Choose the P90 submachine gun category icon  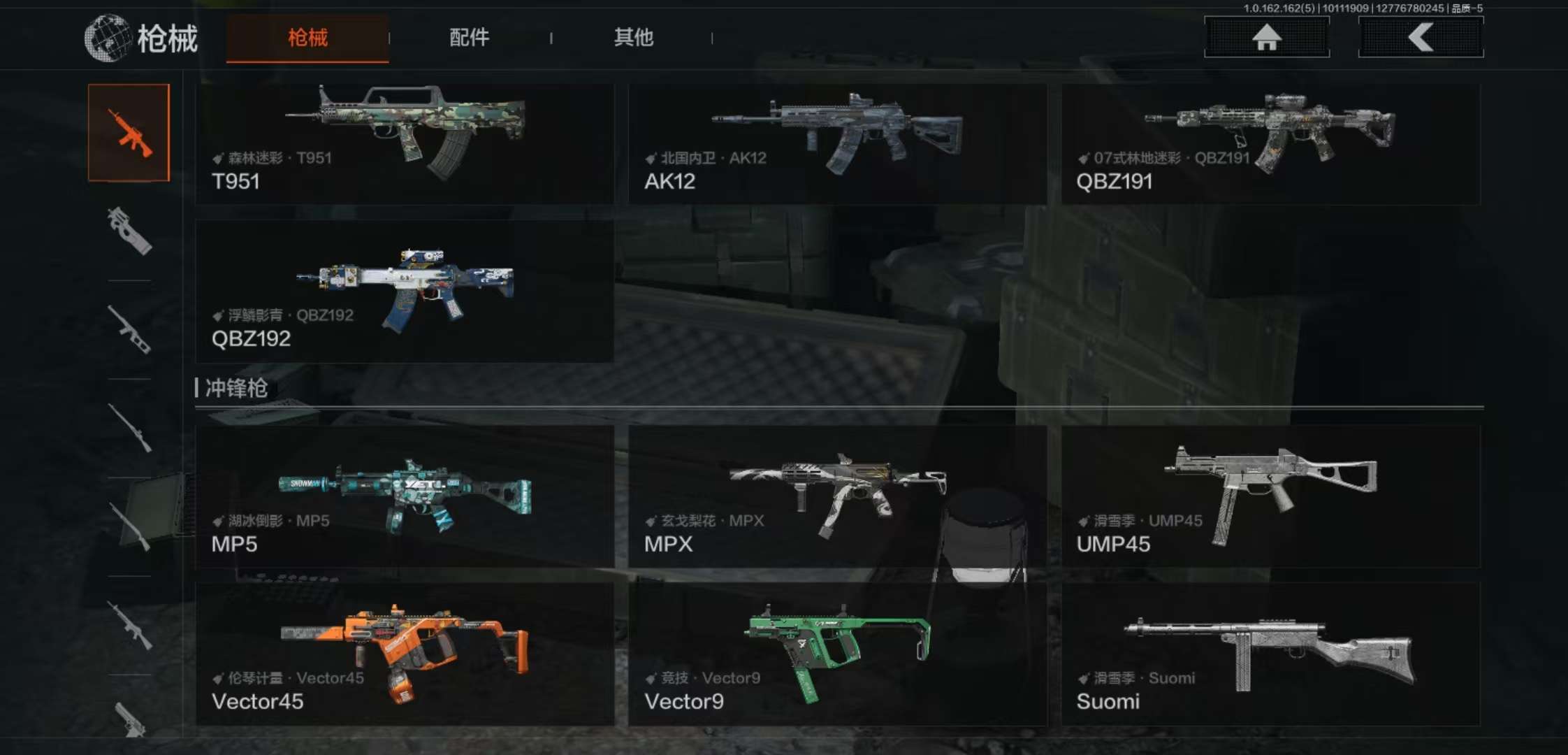click(129, 231)
